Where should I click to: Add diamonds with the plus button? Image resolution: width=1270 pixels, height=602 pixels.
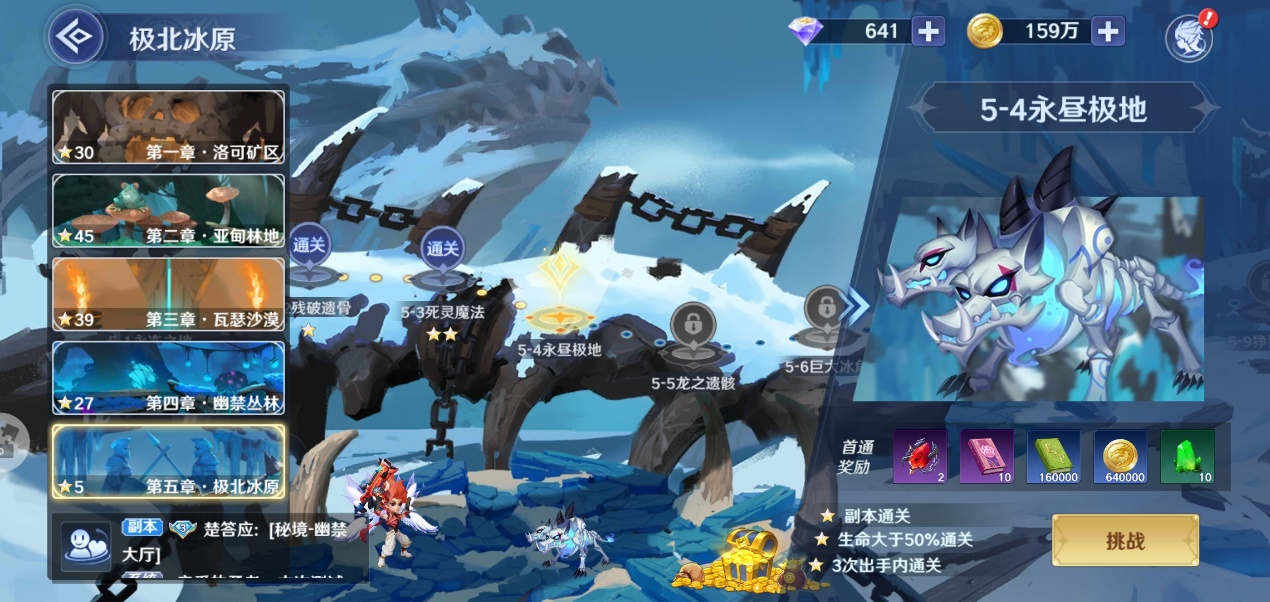click(x=928, y=31)
